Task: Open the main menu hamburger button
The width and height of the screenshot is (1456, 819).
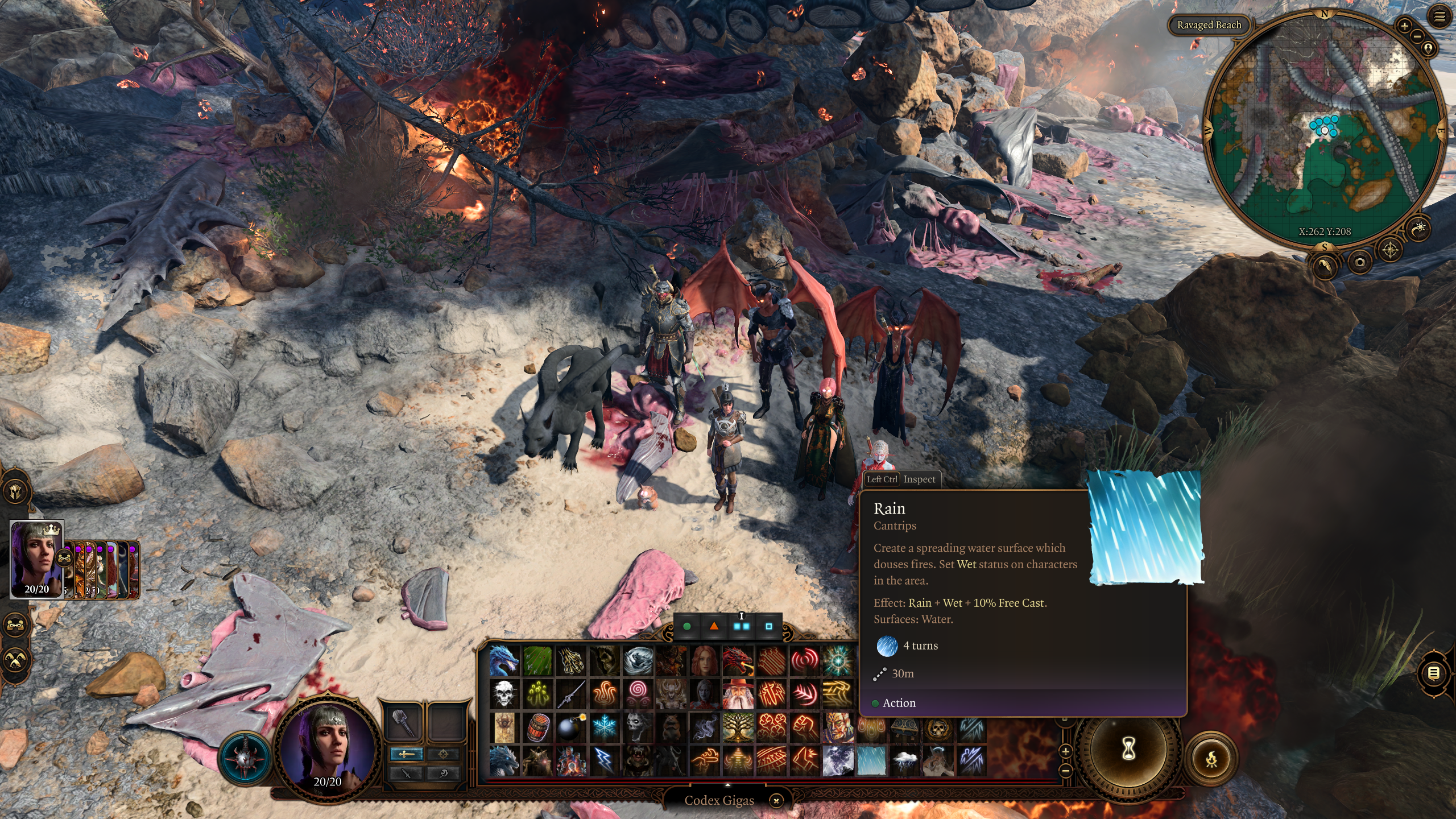Action: click(1440, 17)
